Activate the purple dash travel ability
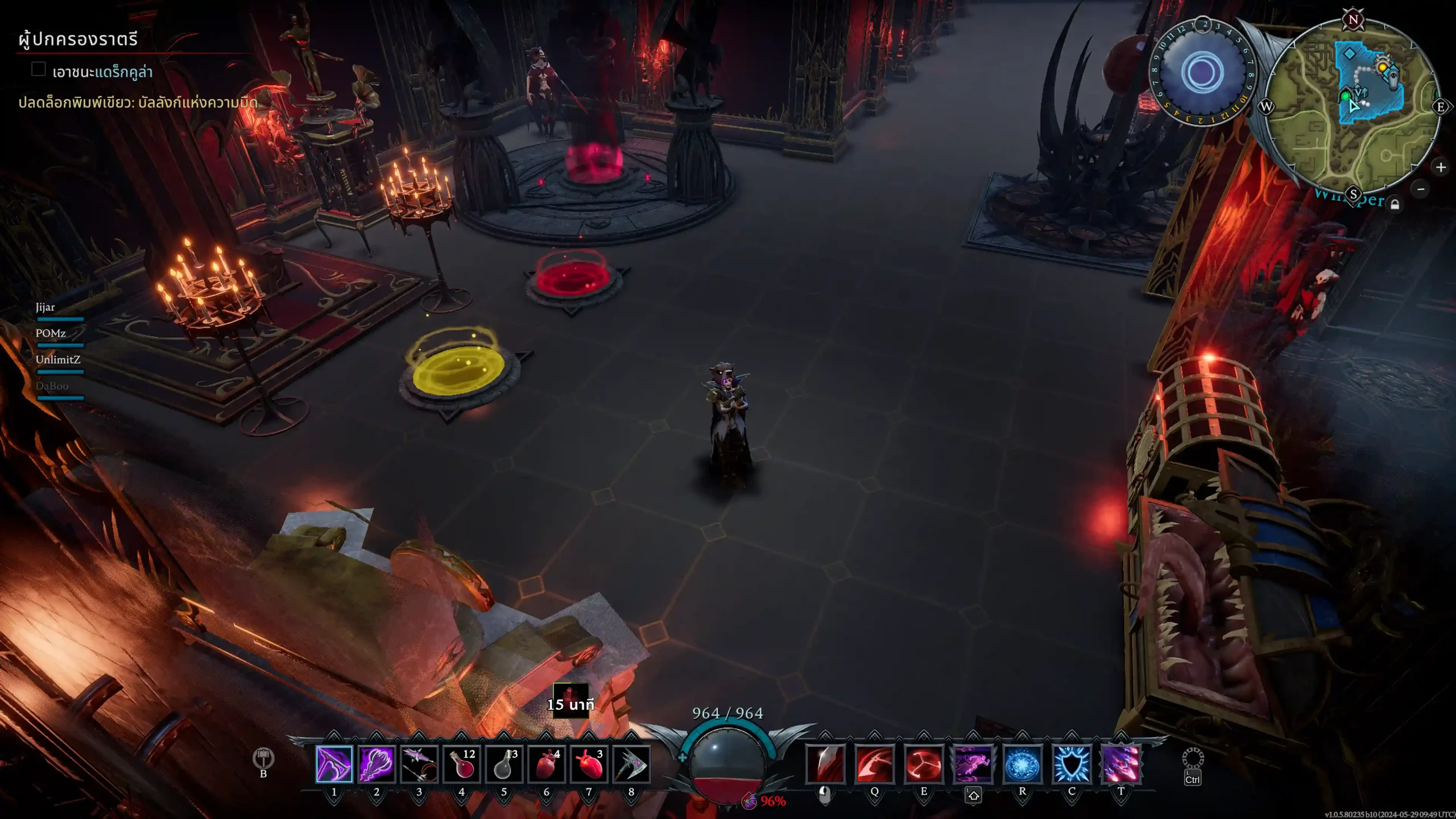 (x=973, y=763)
